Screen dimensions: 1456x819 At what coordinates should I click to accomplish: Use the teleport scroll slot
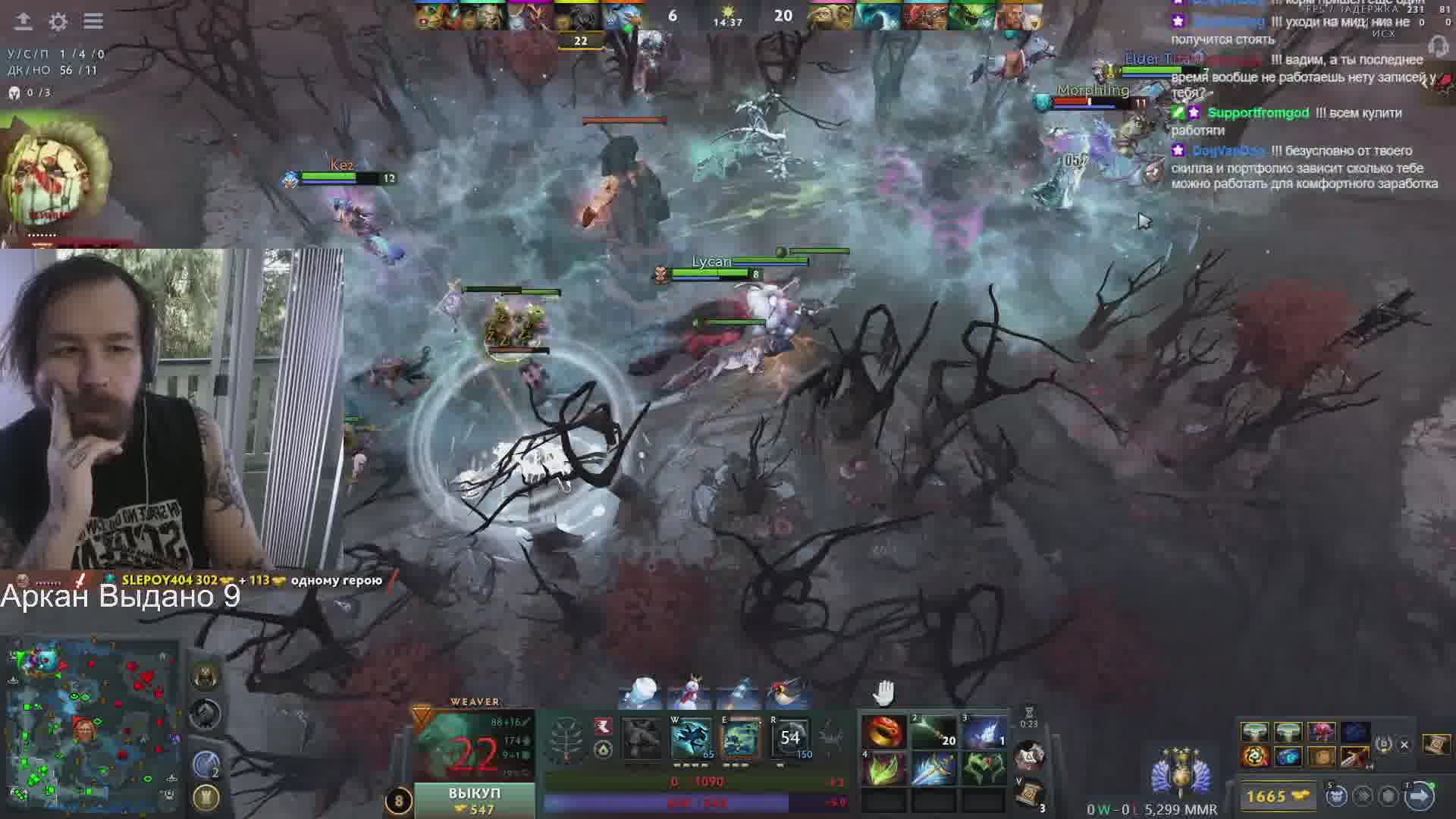click(1029, 793)
